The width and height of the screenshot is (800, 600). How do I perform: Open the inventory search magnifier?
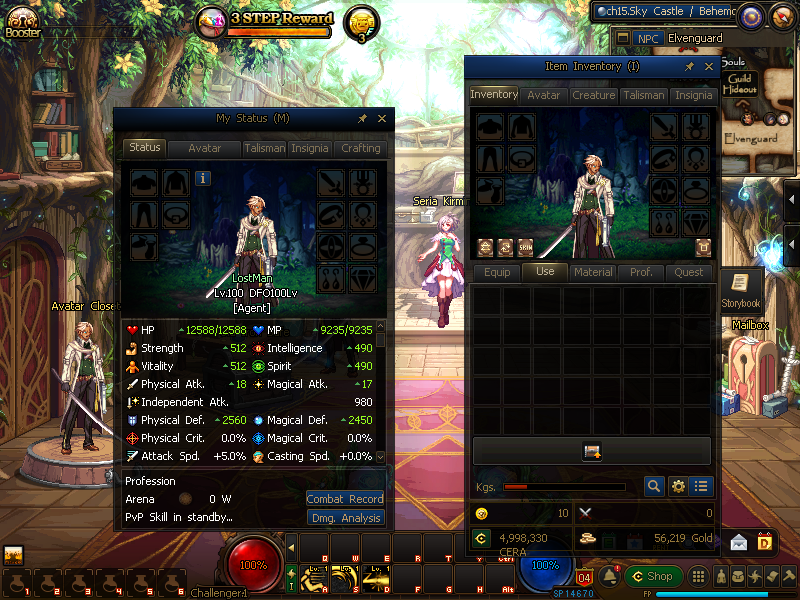coord(654,487)
